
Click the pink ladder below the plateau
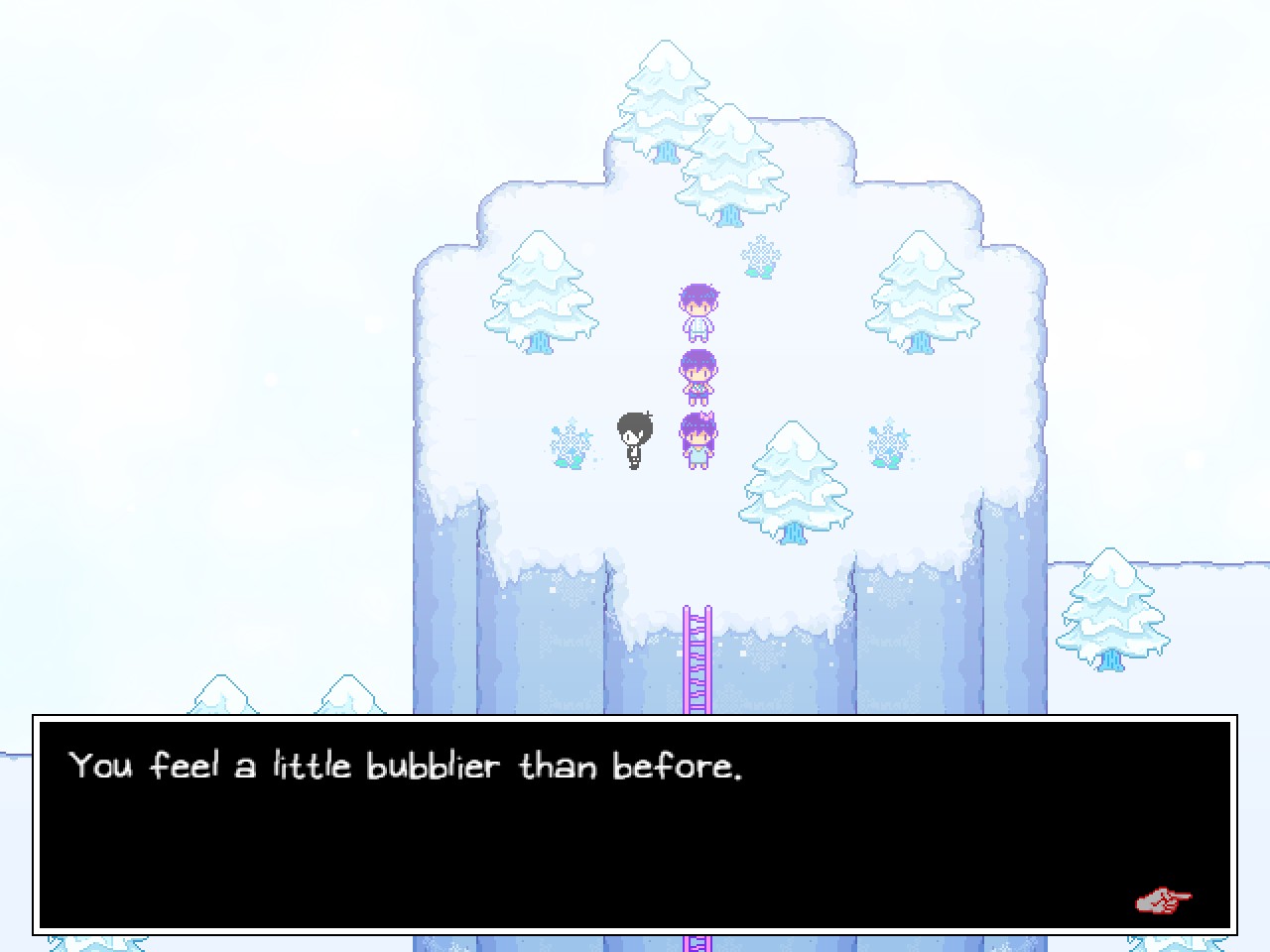(698, 654)
